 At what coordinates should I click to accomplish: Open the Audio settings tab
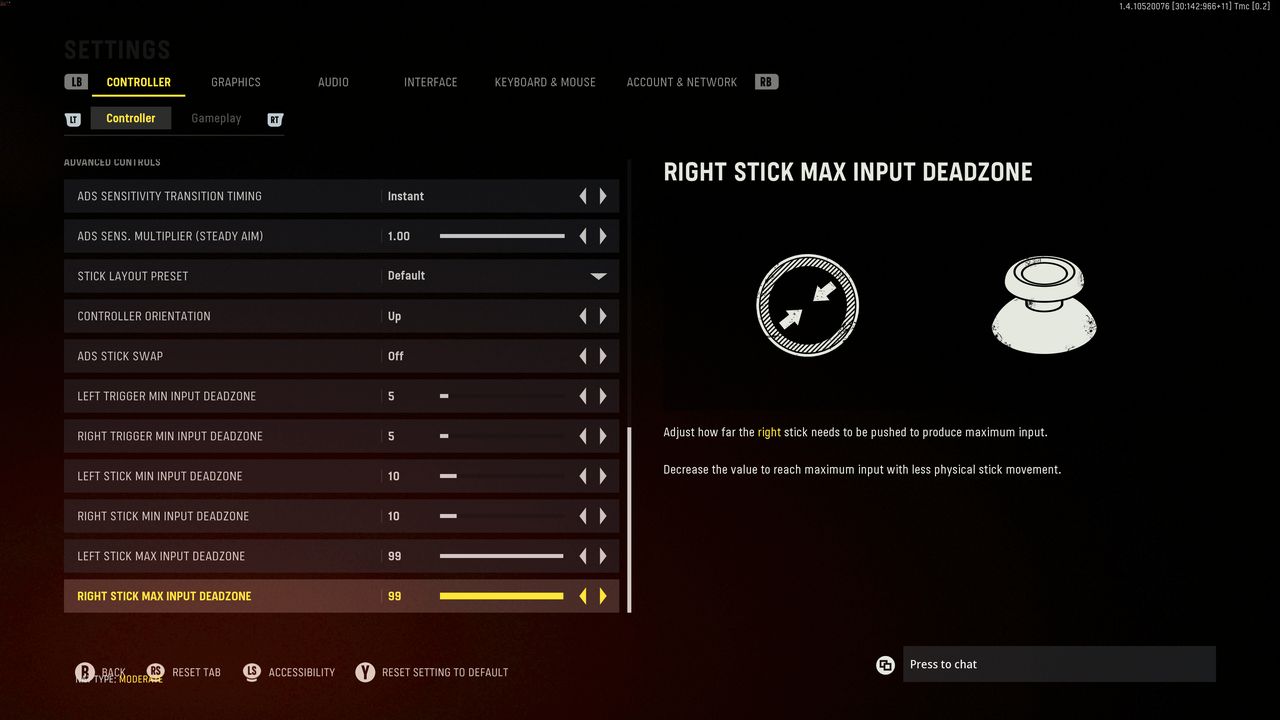(x=333, y=82)
